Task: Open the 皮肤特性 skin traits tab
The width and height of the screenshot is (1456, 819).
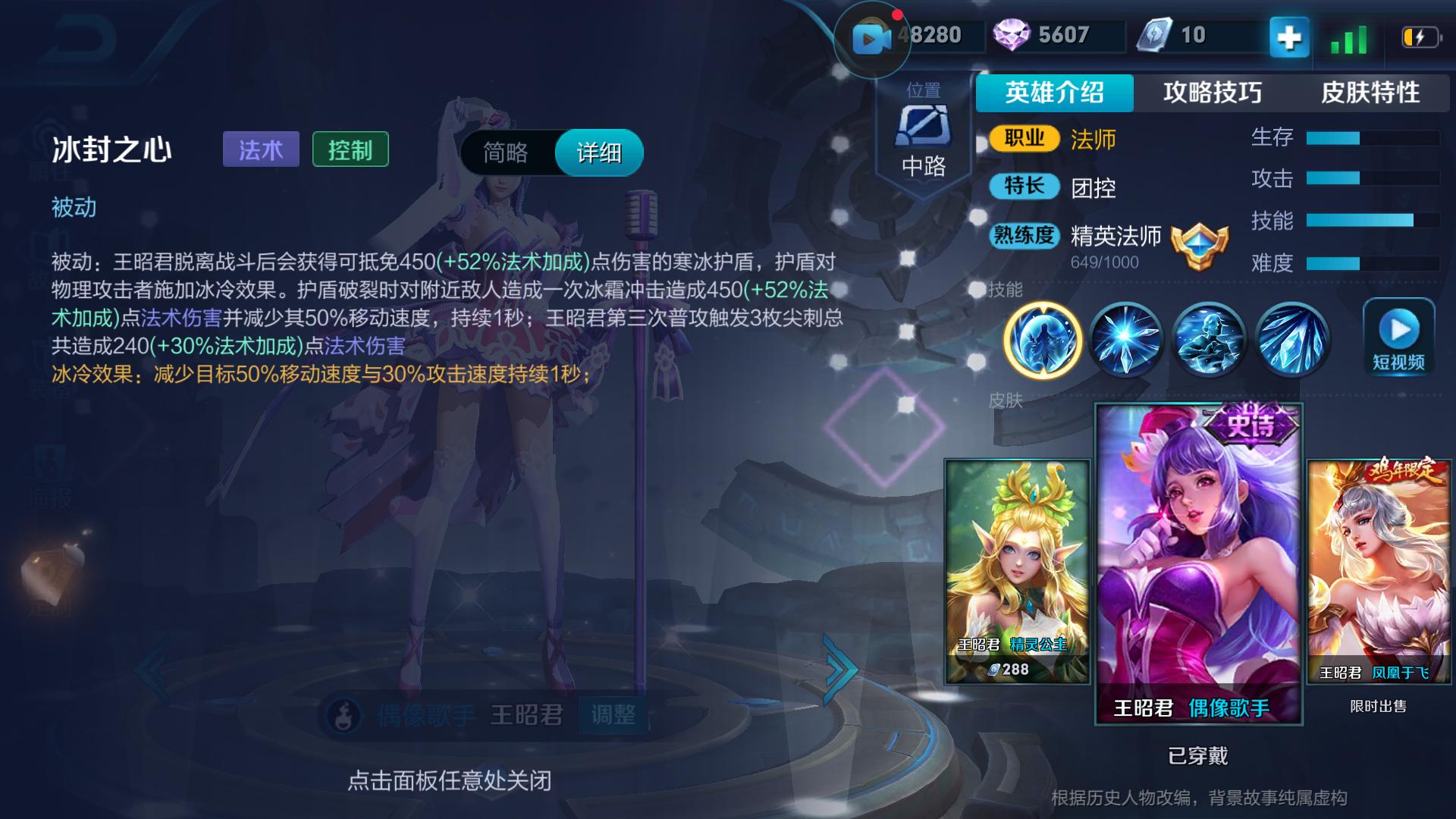Action: coord(1373,93)
